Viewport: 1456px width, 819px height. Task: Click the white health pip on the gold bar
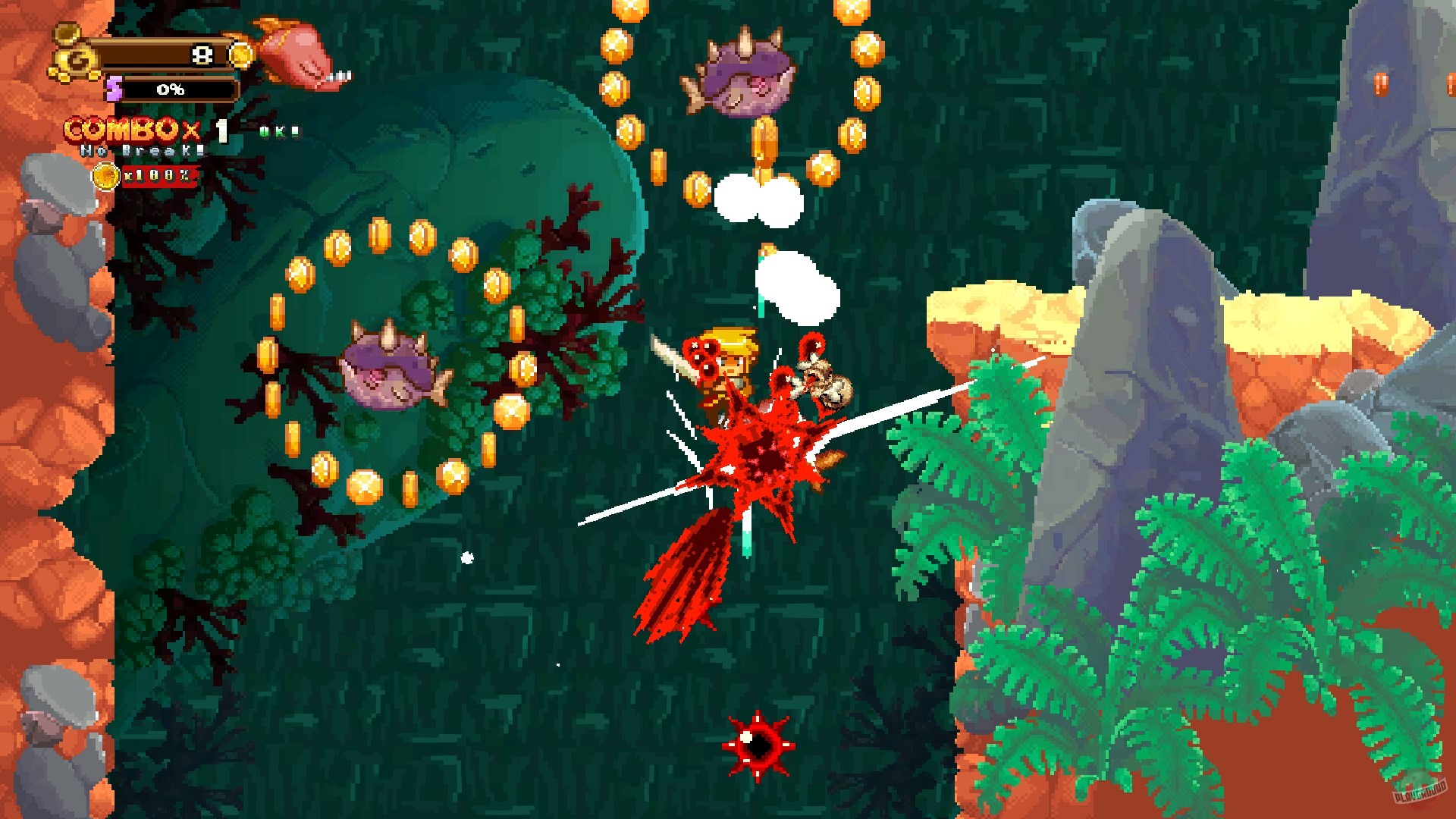pyautogui.click(x=202, y=55)
